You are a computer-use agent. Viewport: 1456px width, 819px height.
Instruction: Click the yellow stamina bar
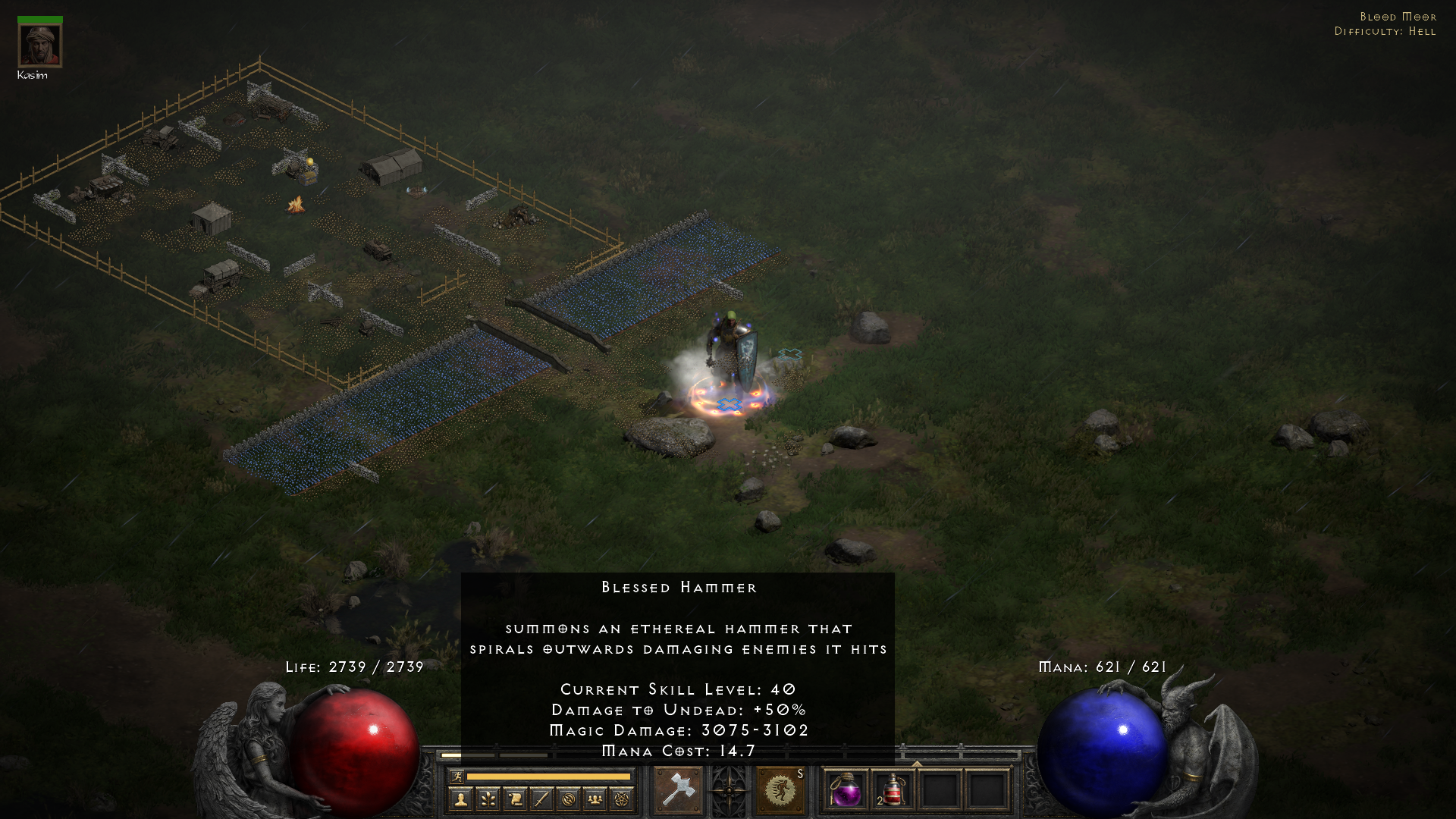pyautogui.click(x=550, y=776)
